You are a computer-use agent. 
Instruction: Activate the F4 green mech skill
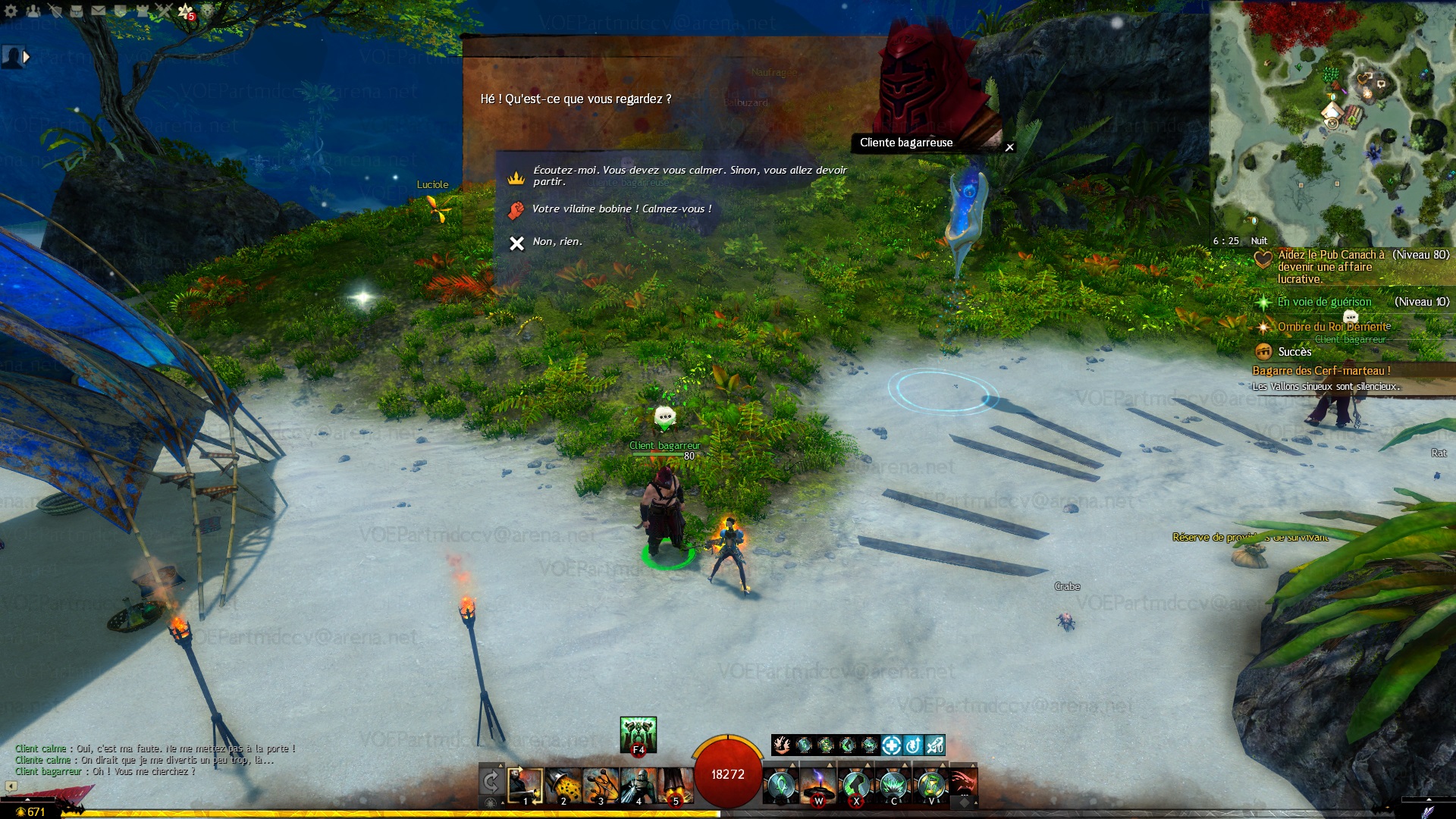coord(638,734)
